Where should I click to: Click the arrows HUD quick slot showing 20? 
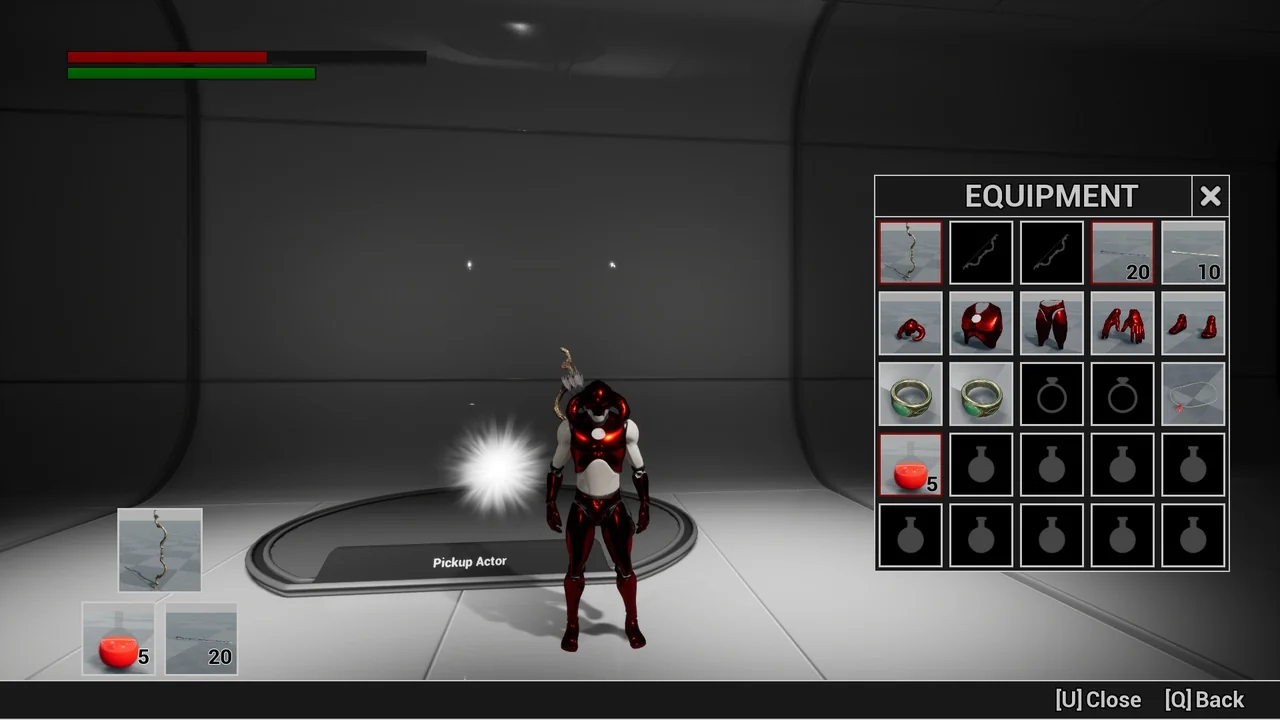tap(201, 638)
